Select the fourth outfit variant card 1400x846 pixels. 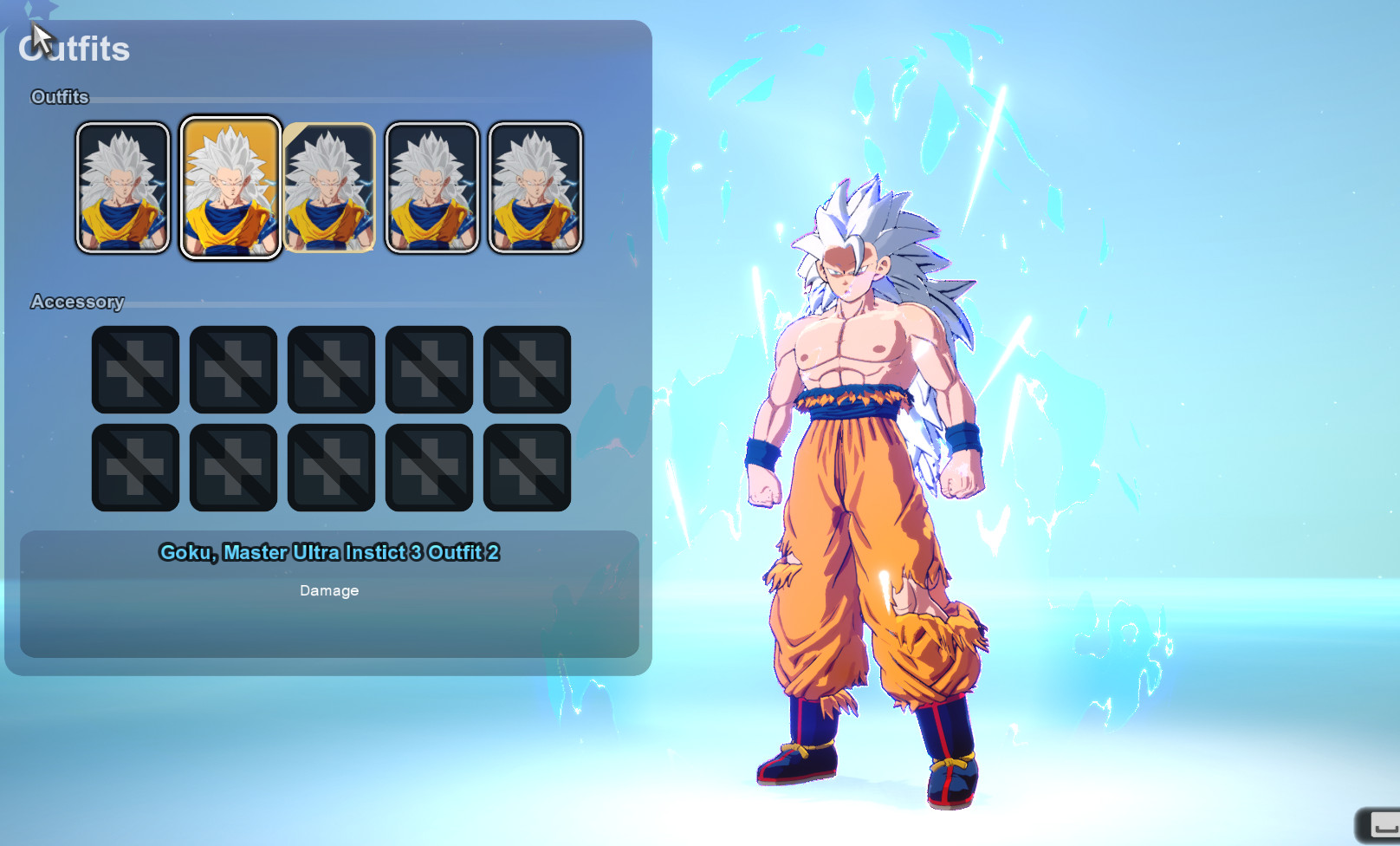[431, 186]
